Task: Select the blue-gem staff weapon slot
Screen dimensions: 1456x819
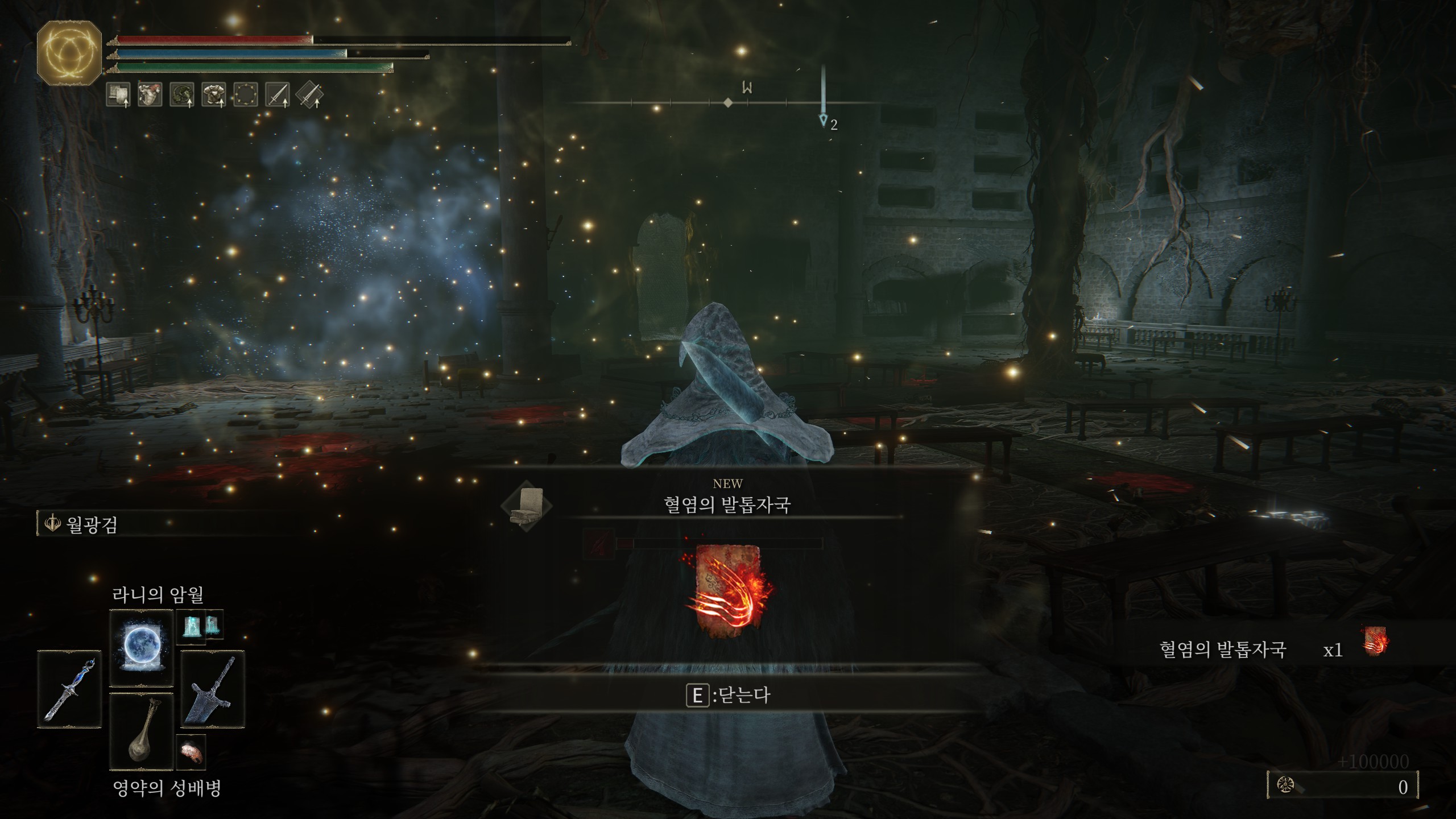Action: coord(69,689)
